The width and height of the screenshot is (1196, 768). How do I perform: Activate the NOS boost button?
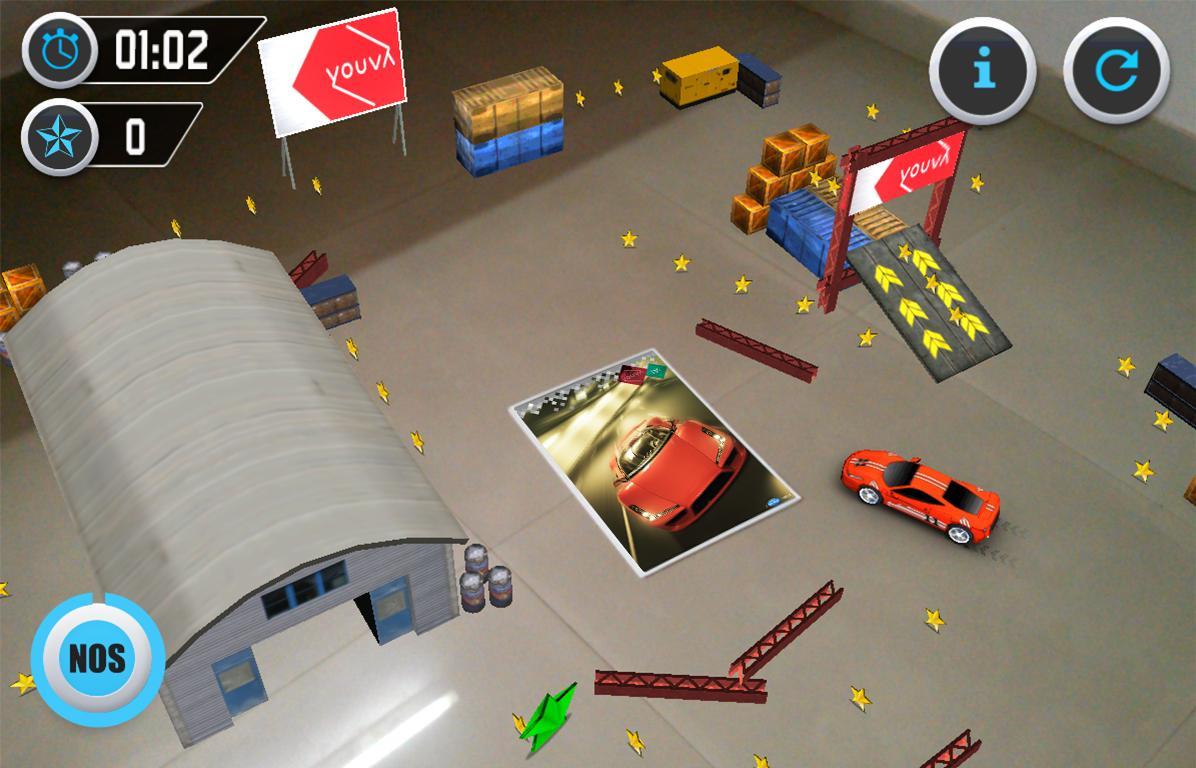point(97,658)
